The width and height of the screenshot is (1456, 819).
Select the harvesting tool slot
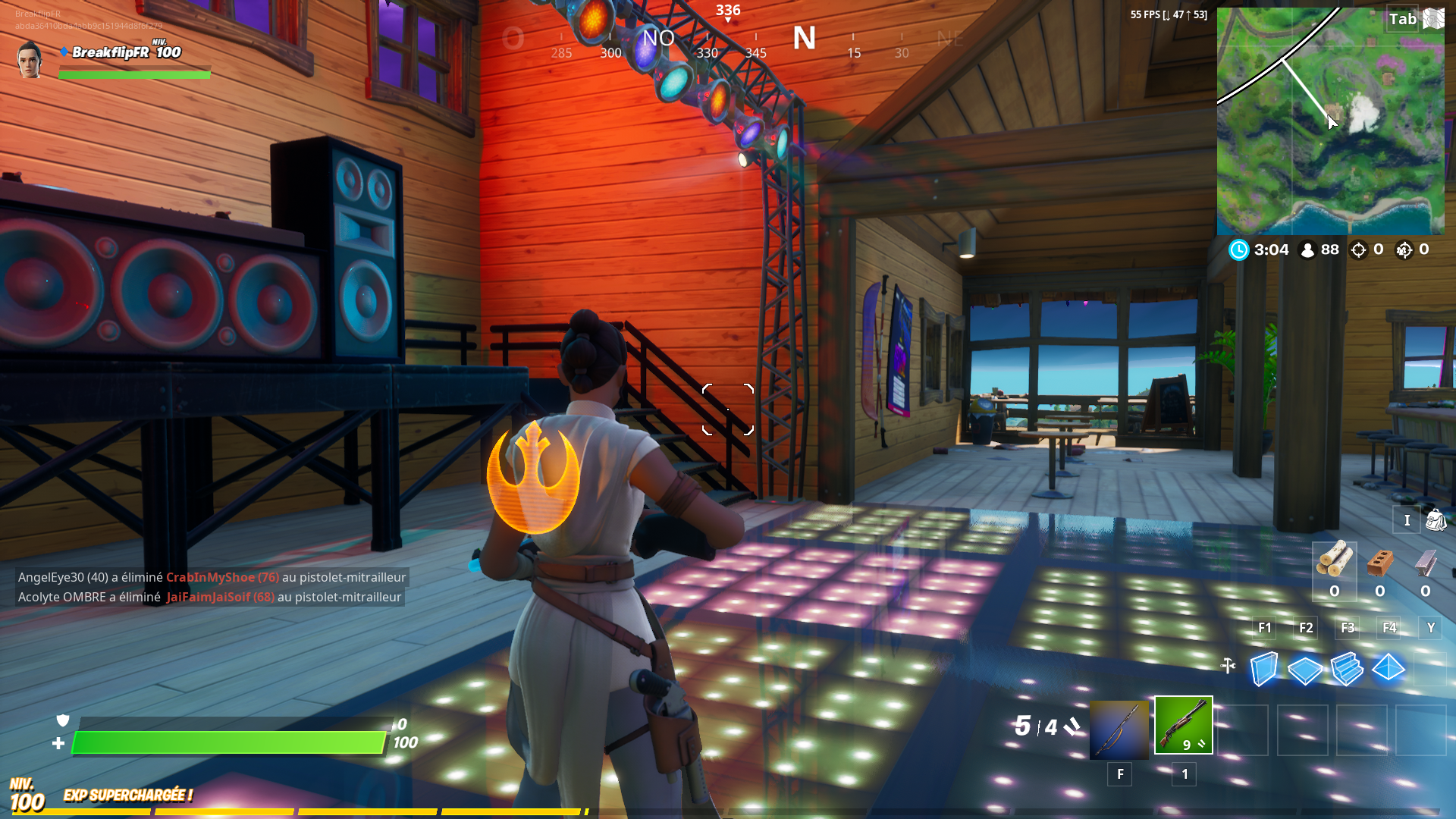click(1119, 726)
